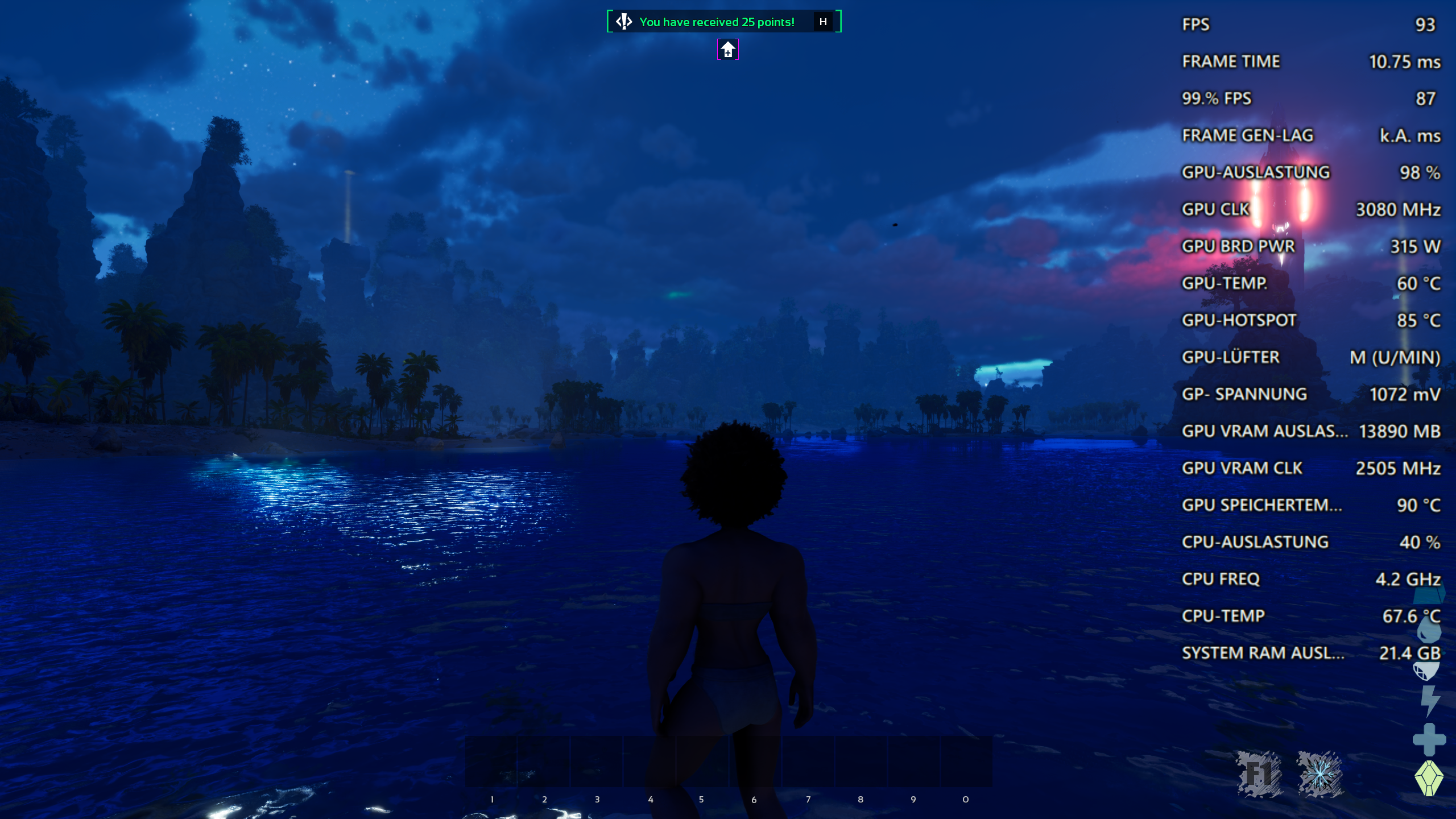The image size is (1456, 819).
Task: Select the green element crystal icon
Action: coord(1429,776)
